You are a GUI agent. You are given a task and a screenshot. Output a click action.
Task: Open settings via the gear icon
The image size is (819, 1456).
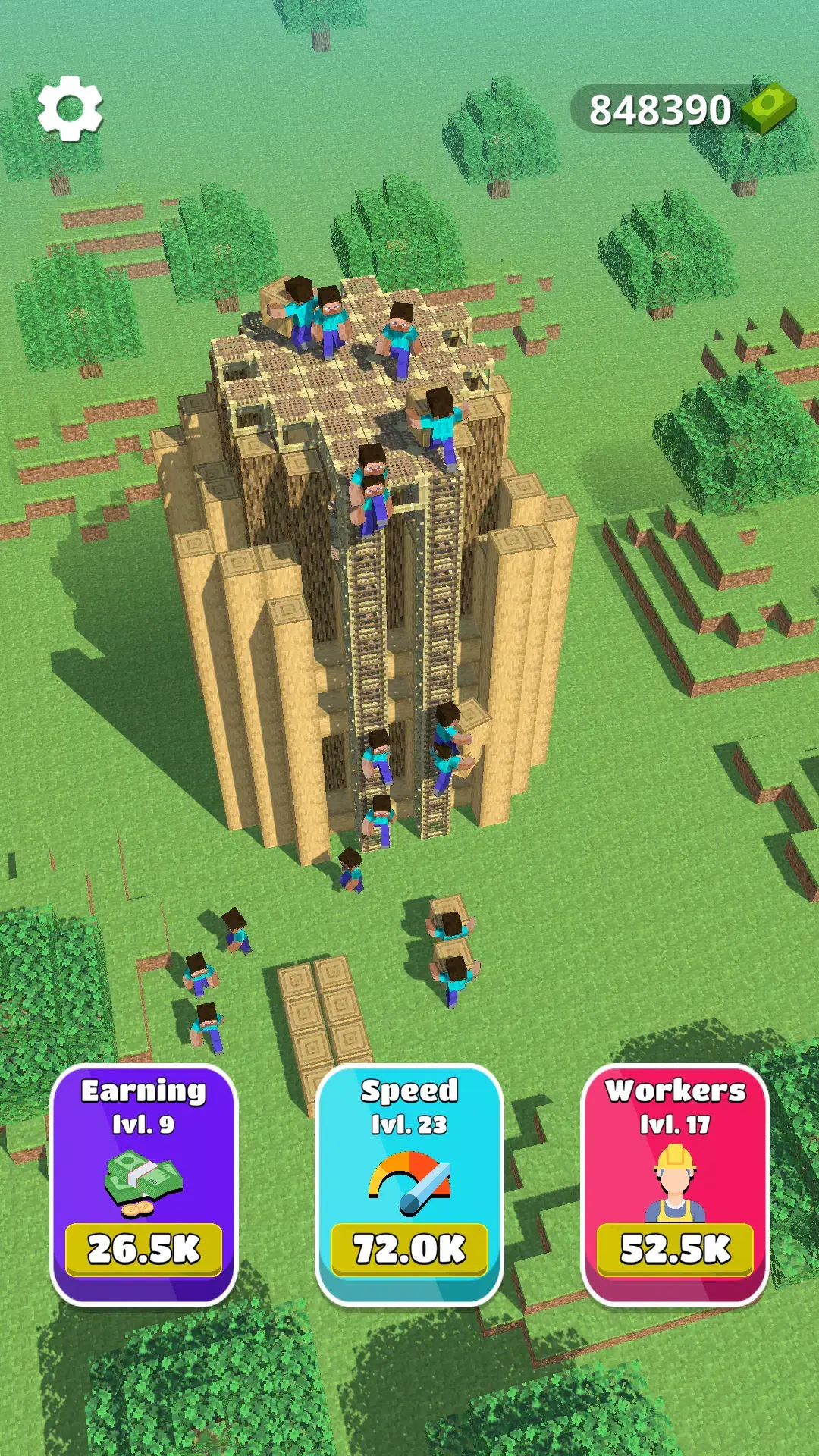pos(70,108)
